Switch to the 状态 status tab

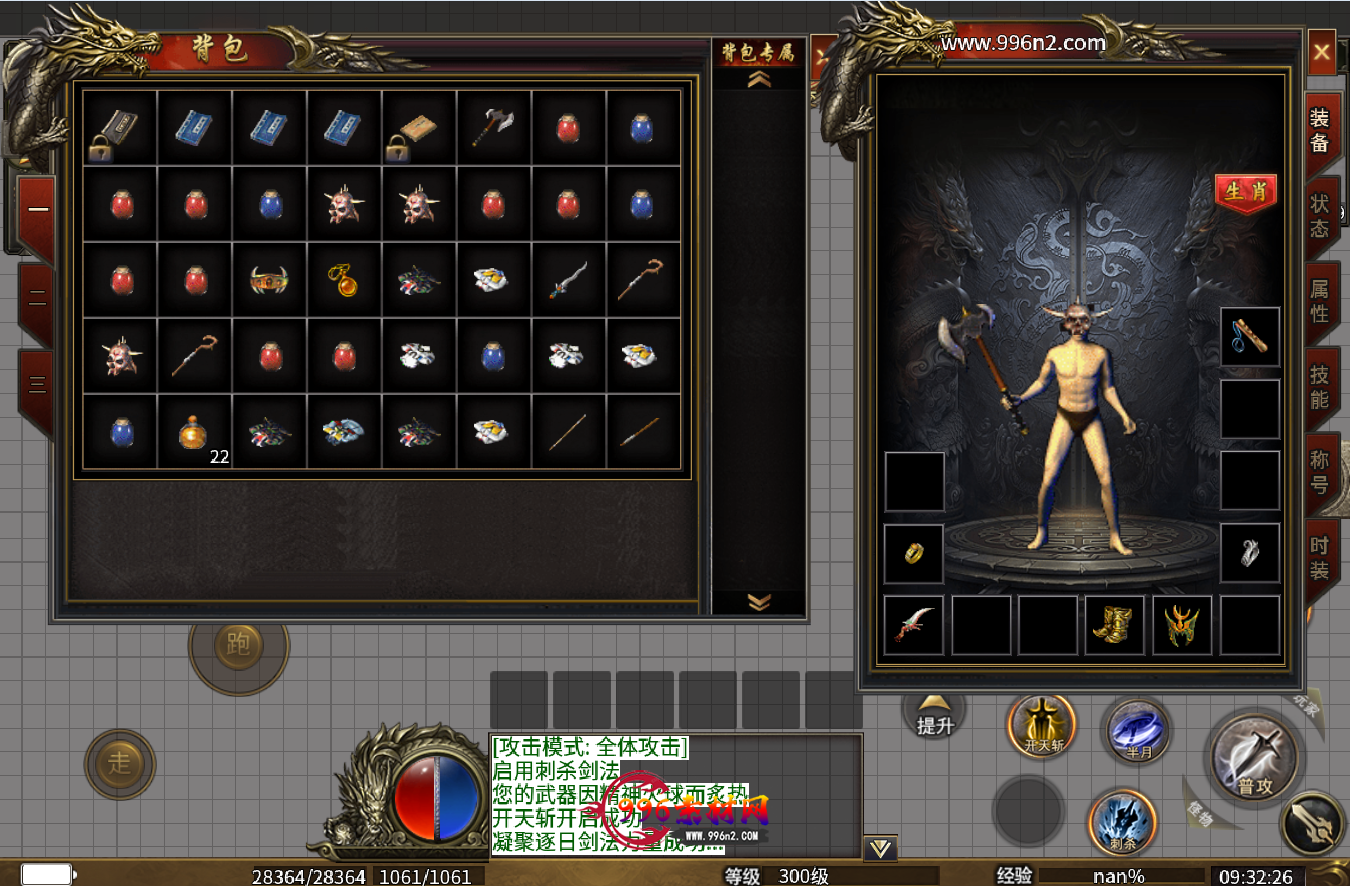(1320, 215)
